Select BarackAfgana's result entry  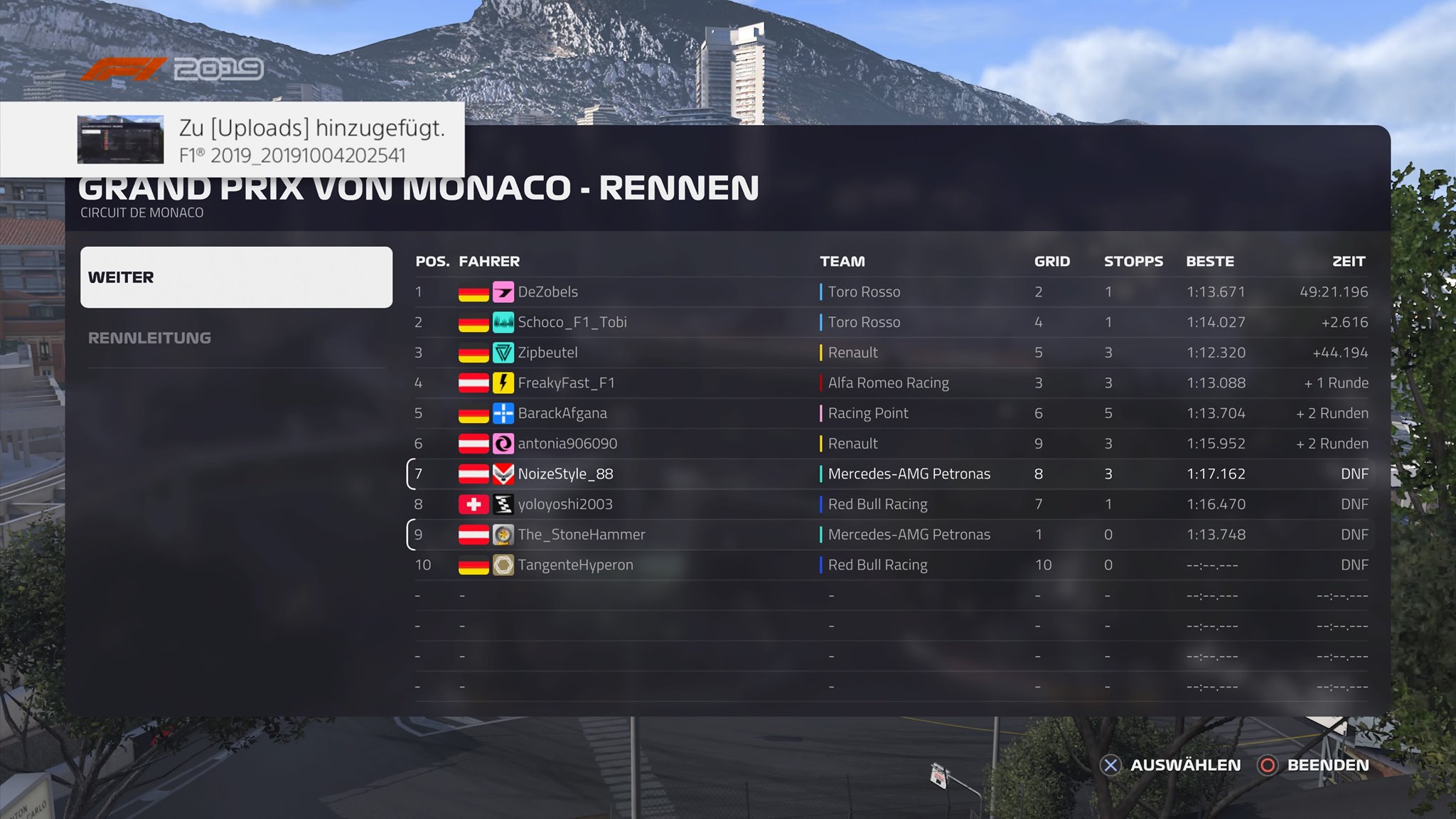click(x=562, y=413)
